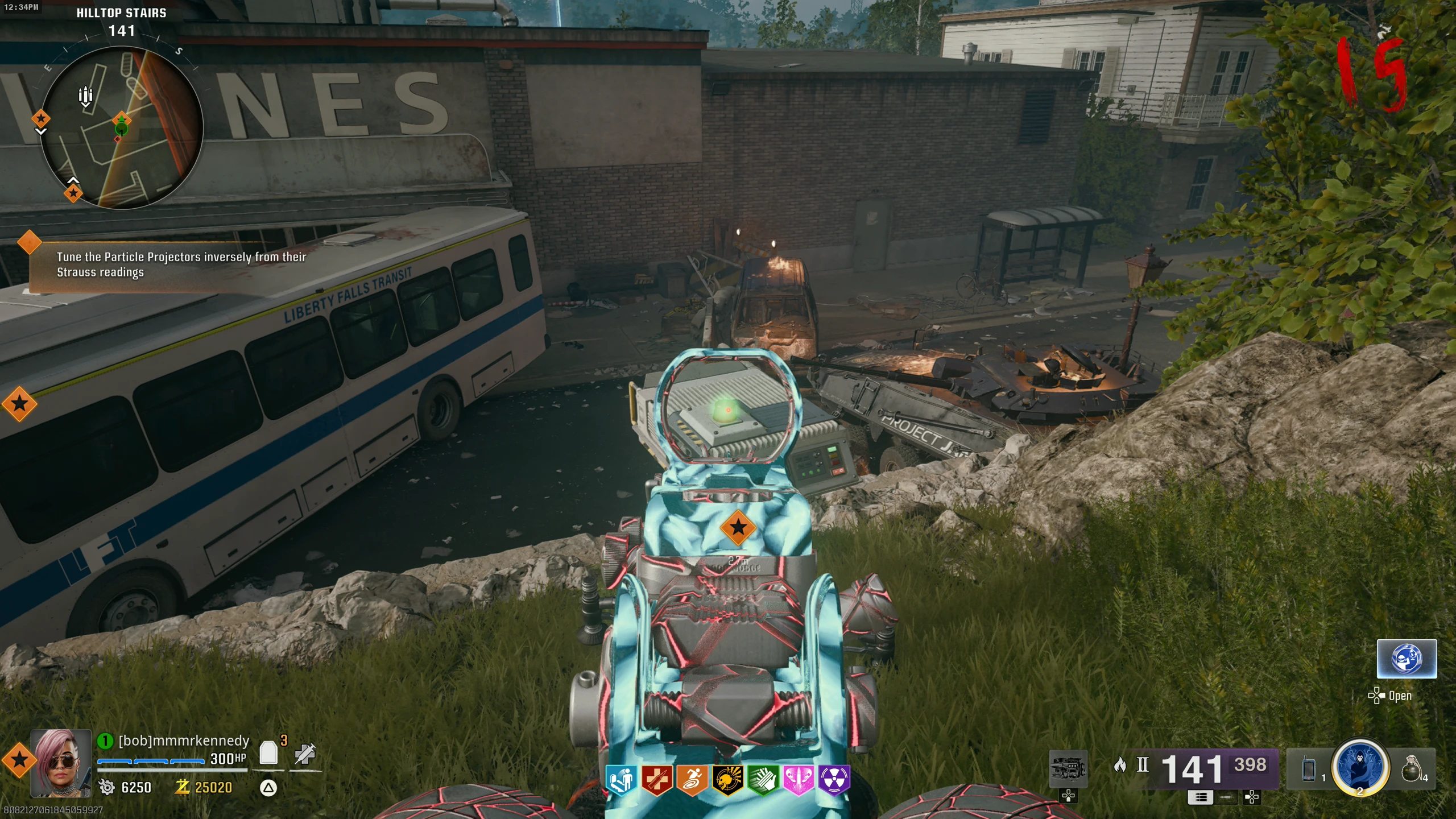
Task: Click the purple PhD Flopper radiation perk
Action: tap(834, 780)
